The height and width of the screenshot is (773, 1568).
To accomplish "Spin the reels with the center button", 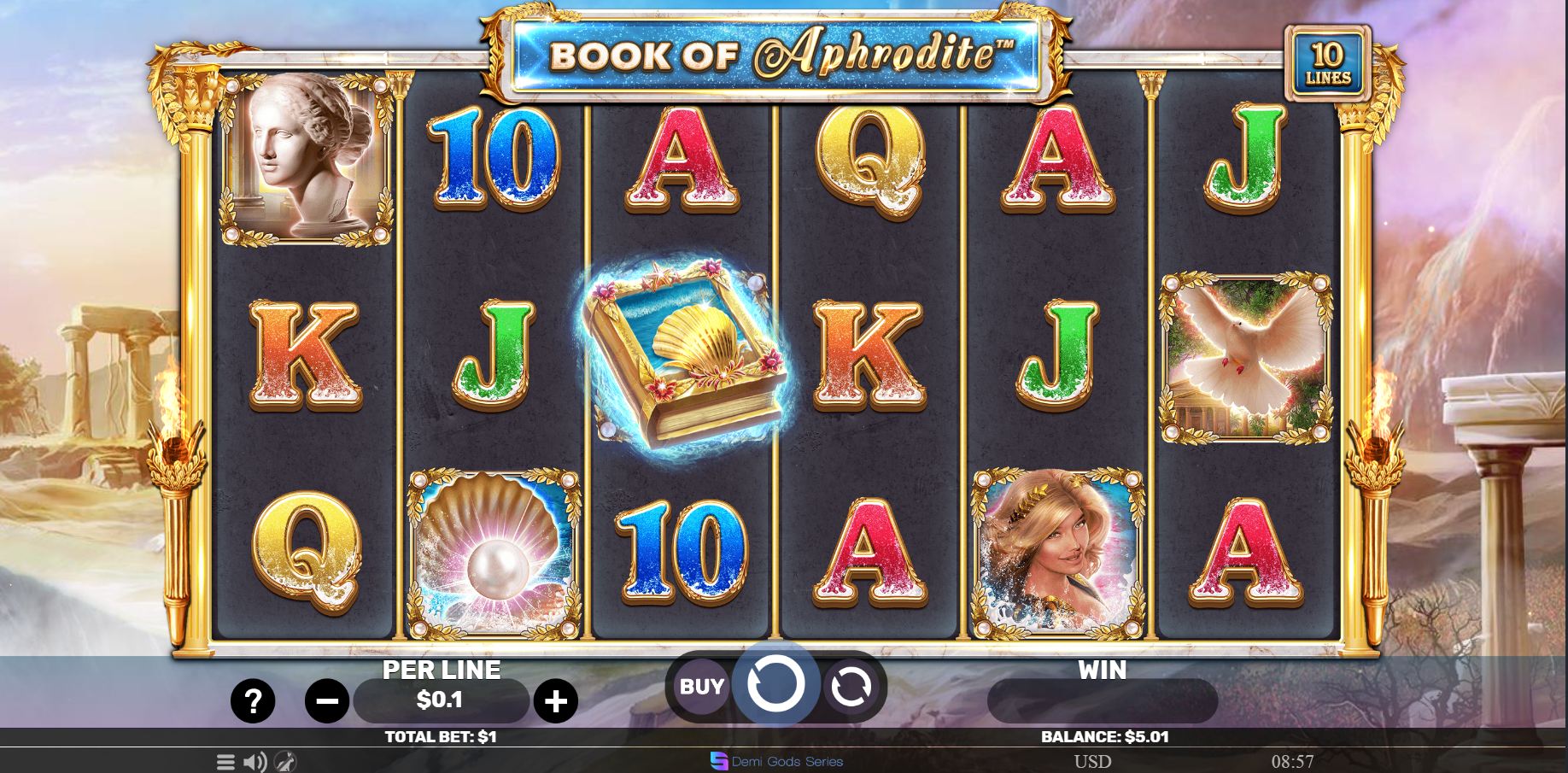I will tap(775, 684).
